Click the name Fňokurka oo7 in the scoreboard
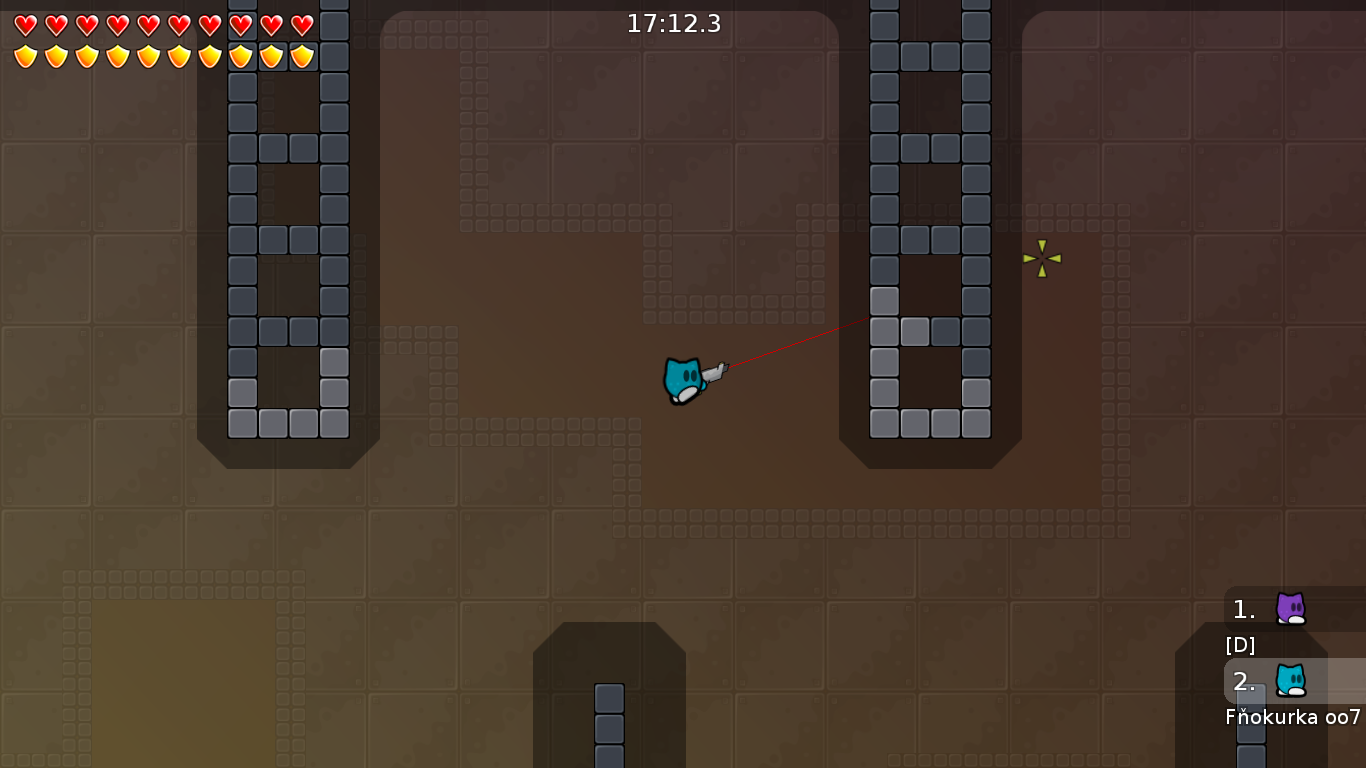1366x768 pixels. coord(1290,716)
